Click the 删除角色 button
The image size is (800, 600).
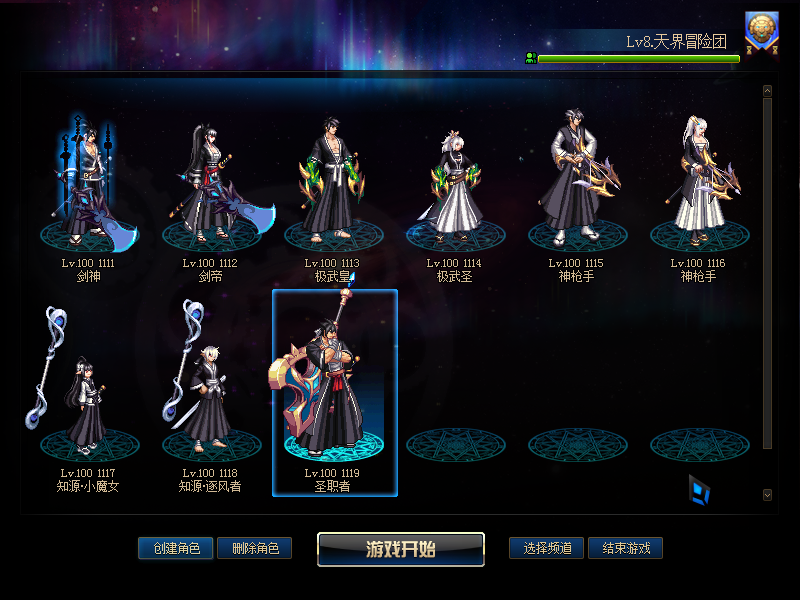[254, 548]
